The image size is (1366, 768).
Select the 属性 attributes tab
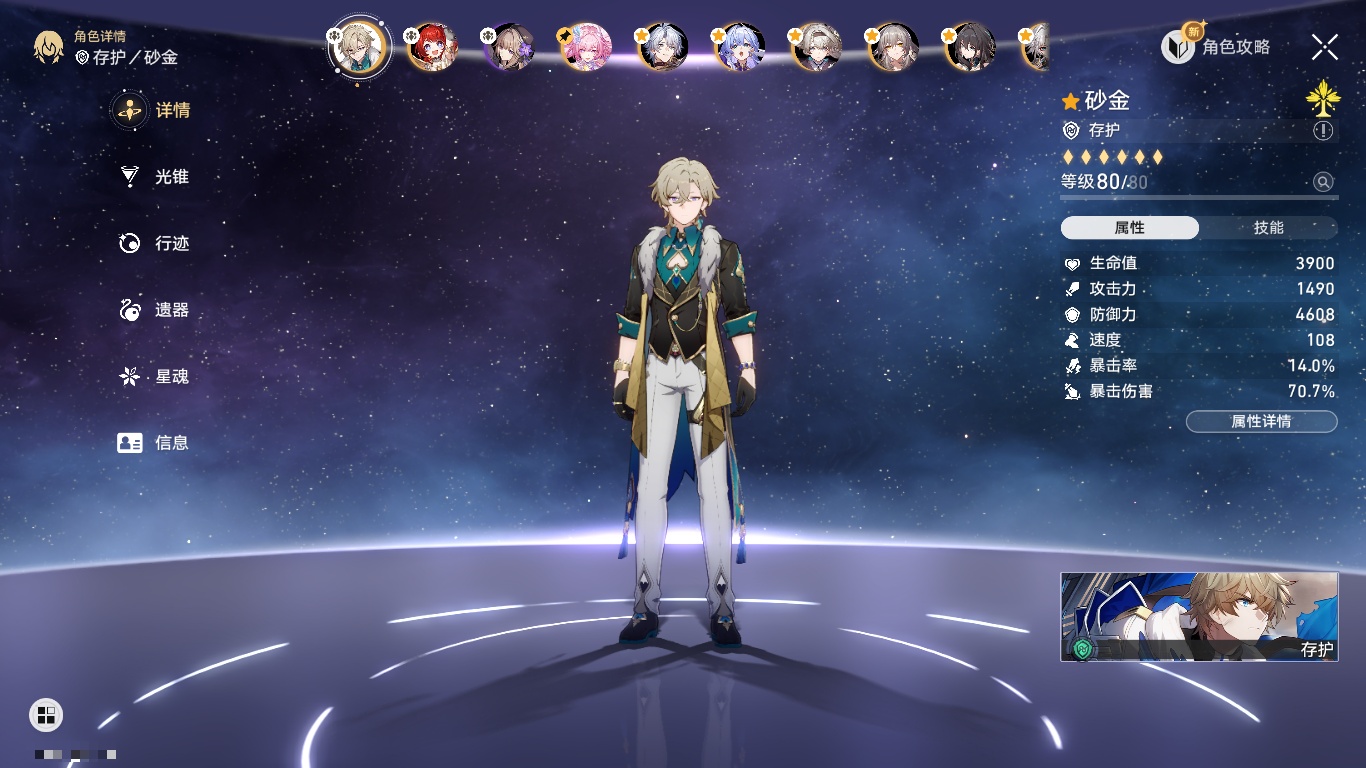(1130, 228)
